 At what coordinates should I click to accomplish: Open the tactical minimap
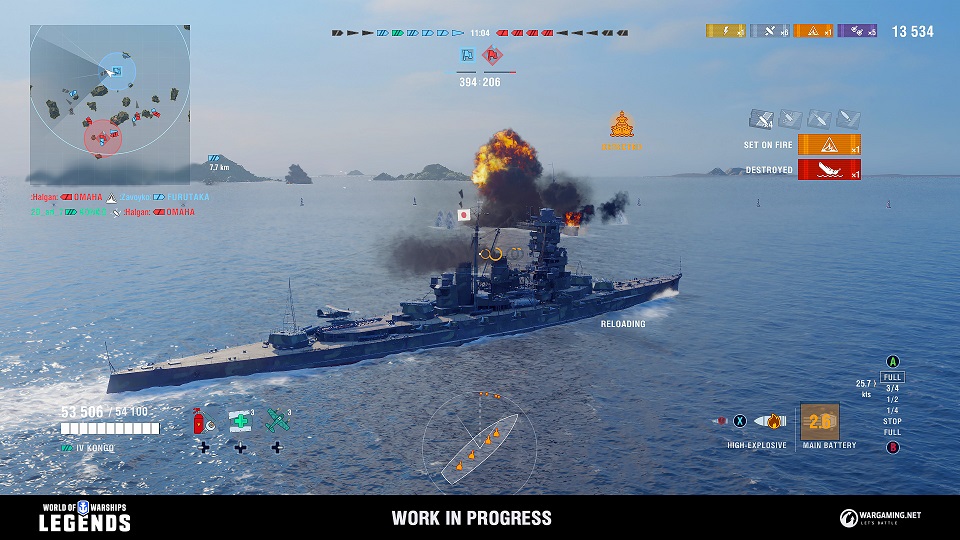[x=109, y=104]
